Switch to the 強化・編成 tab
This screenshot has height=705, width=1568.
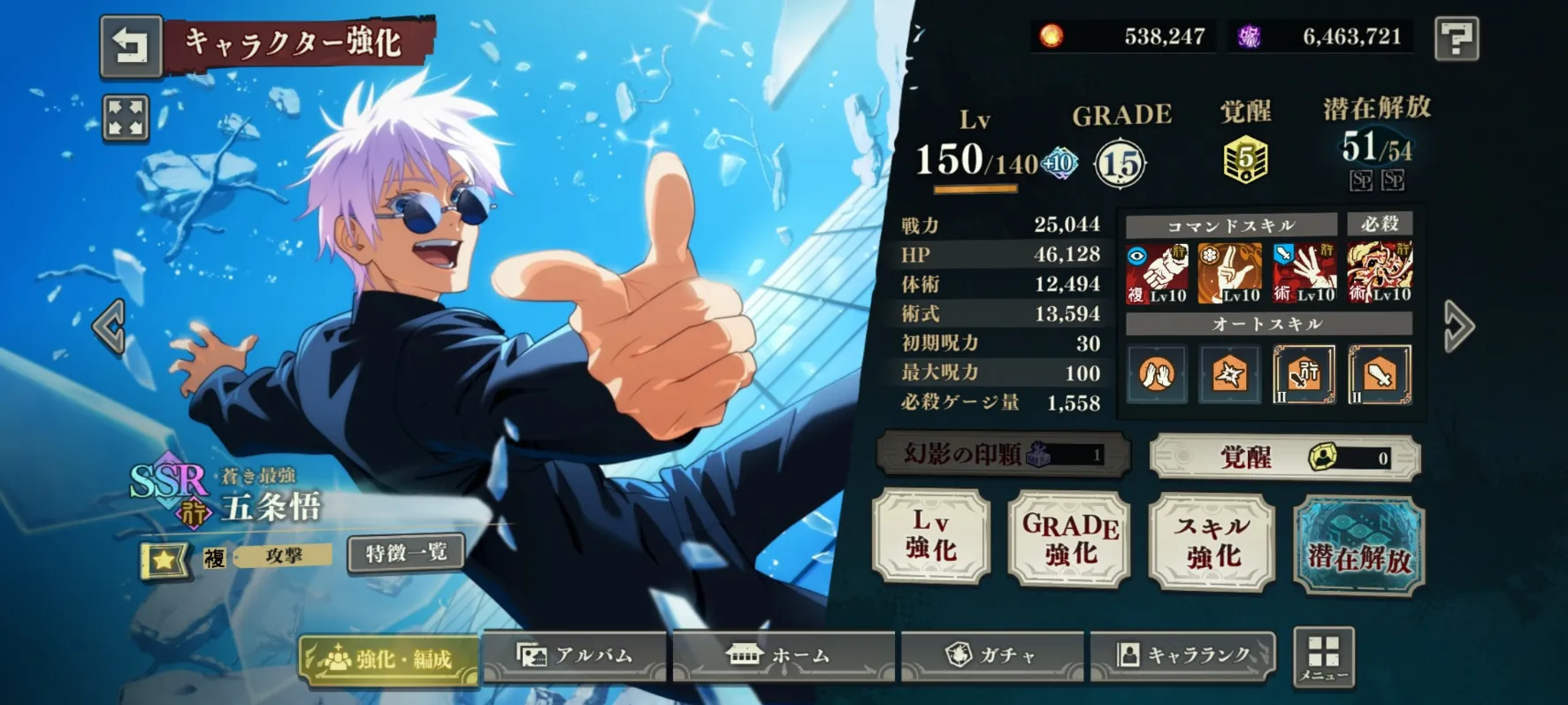click(388, 659)
